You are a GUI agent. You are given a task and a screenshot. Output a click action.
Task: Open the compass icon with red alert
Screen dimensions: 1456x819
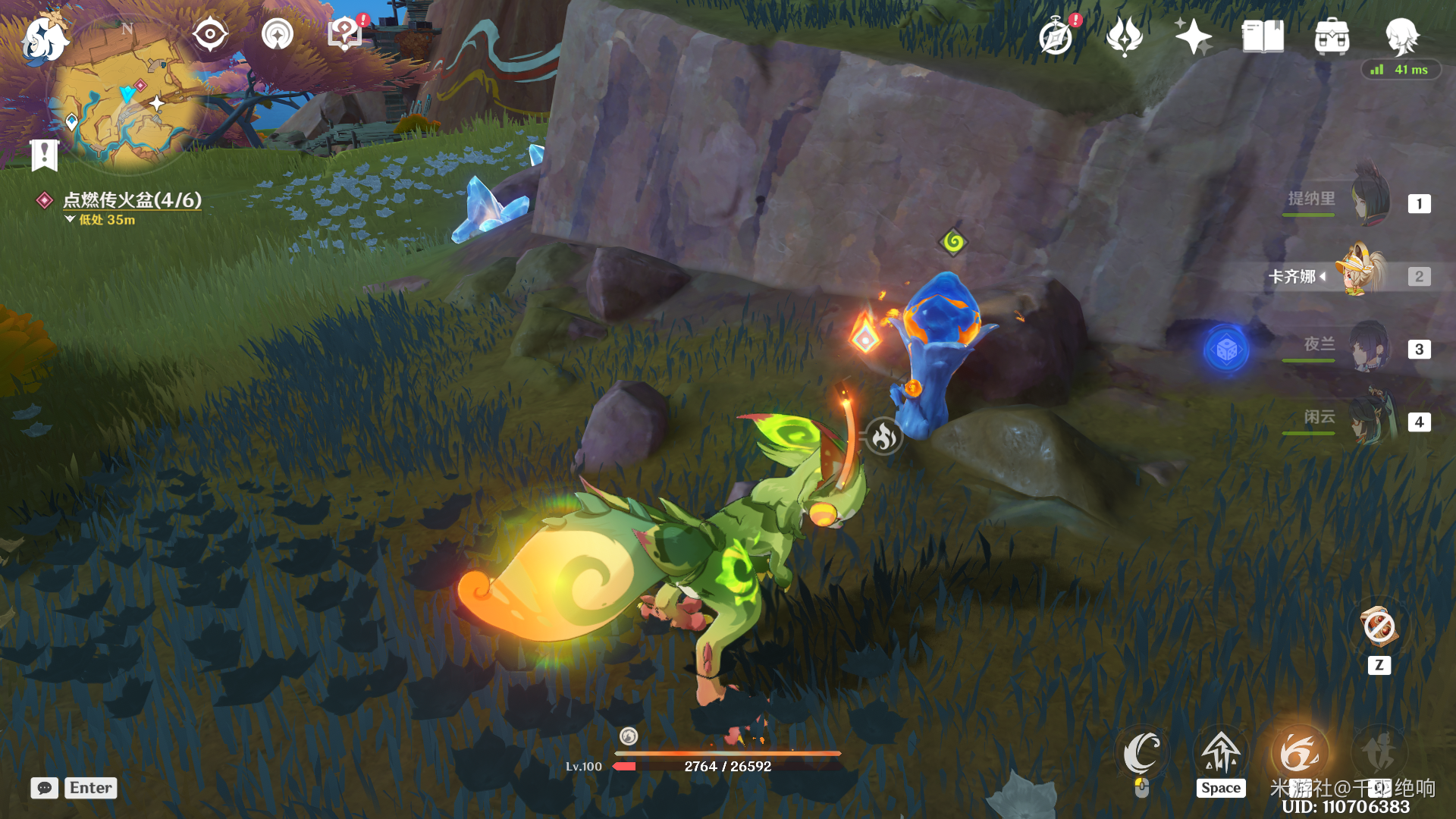pos(1056,36)
